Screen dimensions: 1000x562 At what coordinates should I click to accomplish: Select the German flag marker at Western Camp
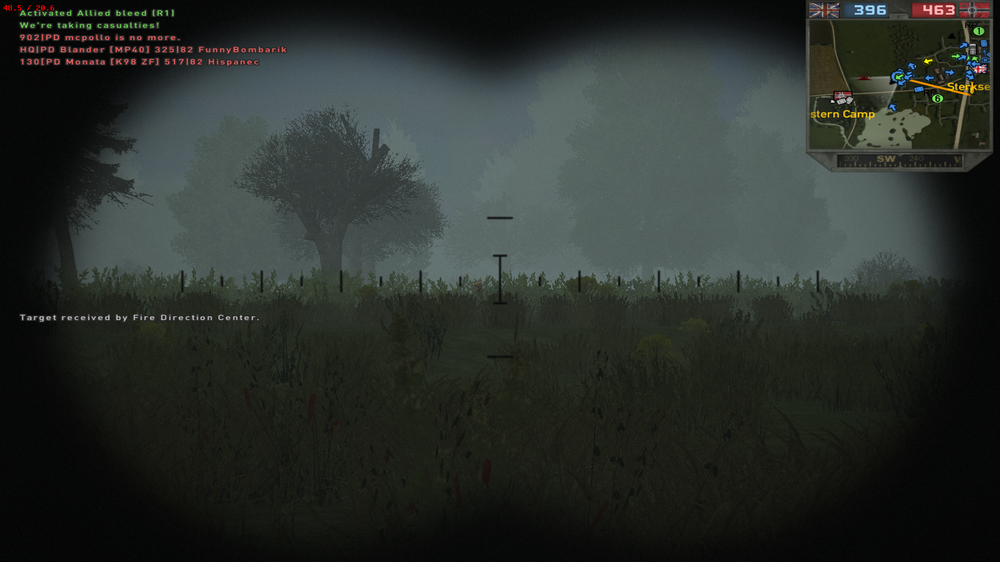(841, 97)
